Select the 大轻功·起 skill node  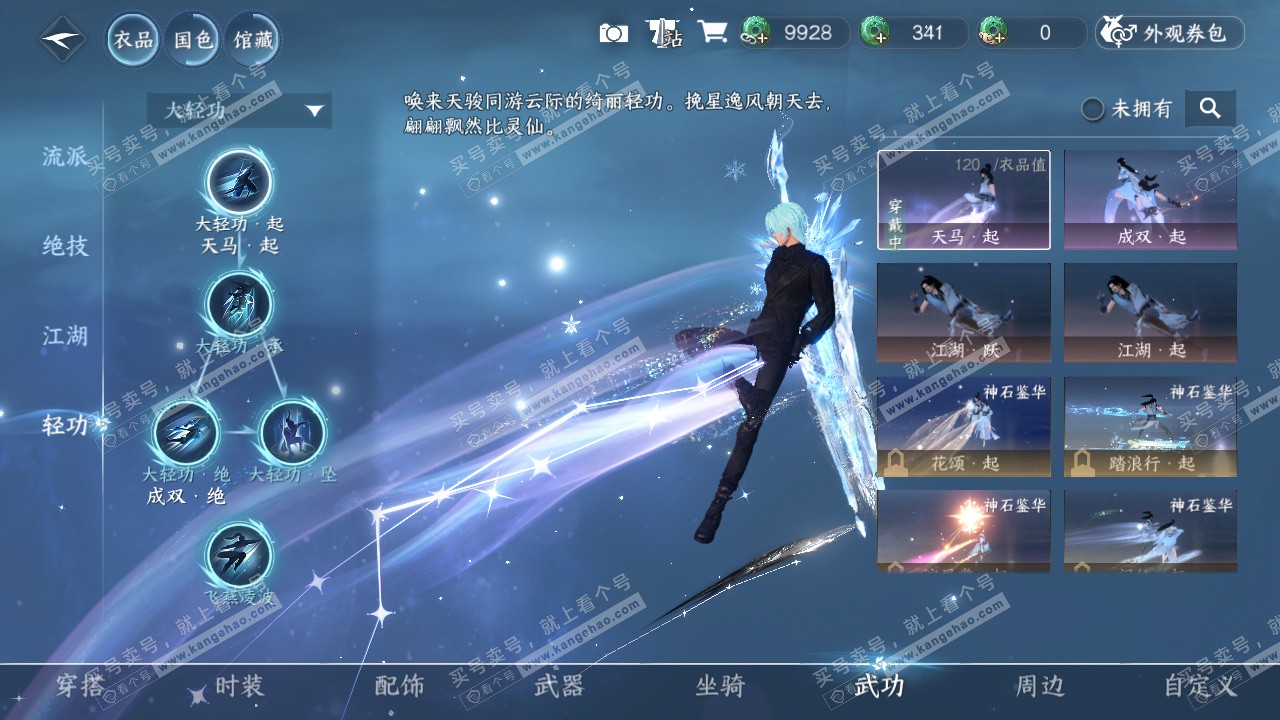(239, 182)
